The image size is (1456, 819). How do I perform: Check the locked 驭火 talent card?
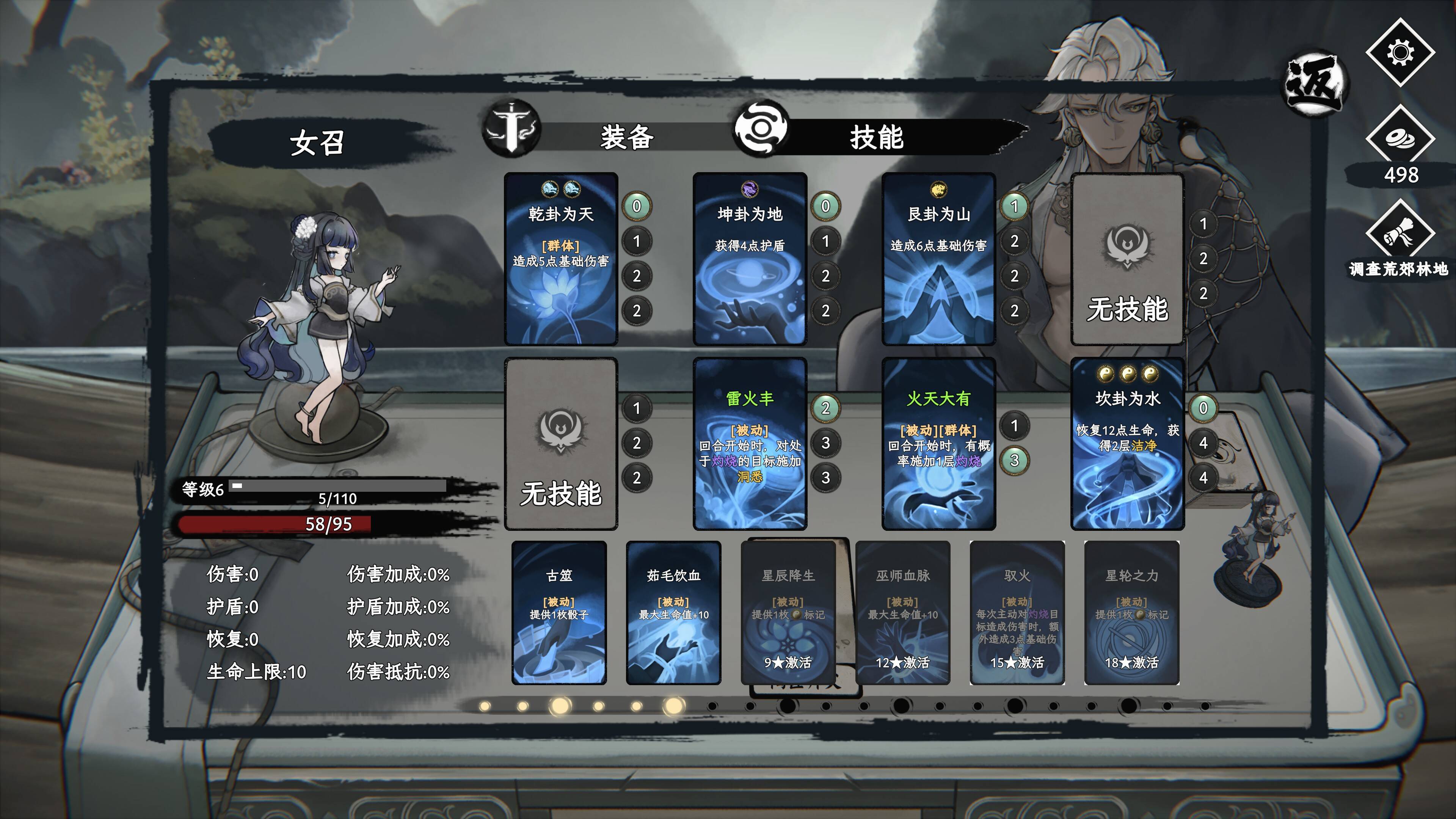click(x=1017, y=613)
